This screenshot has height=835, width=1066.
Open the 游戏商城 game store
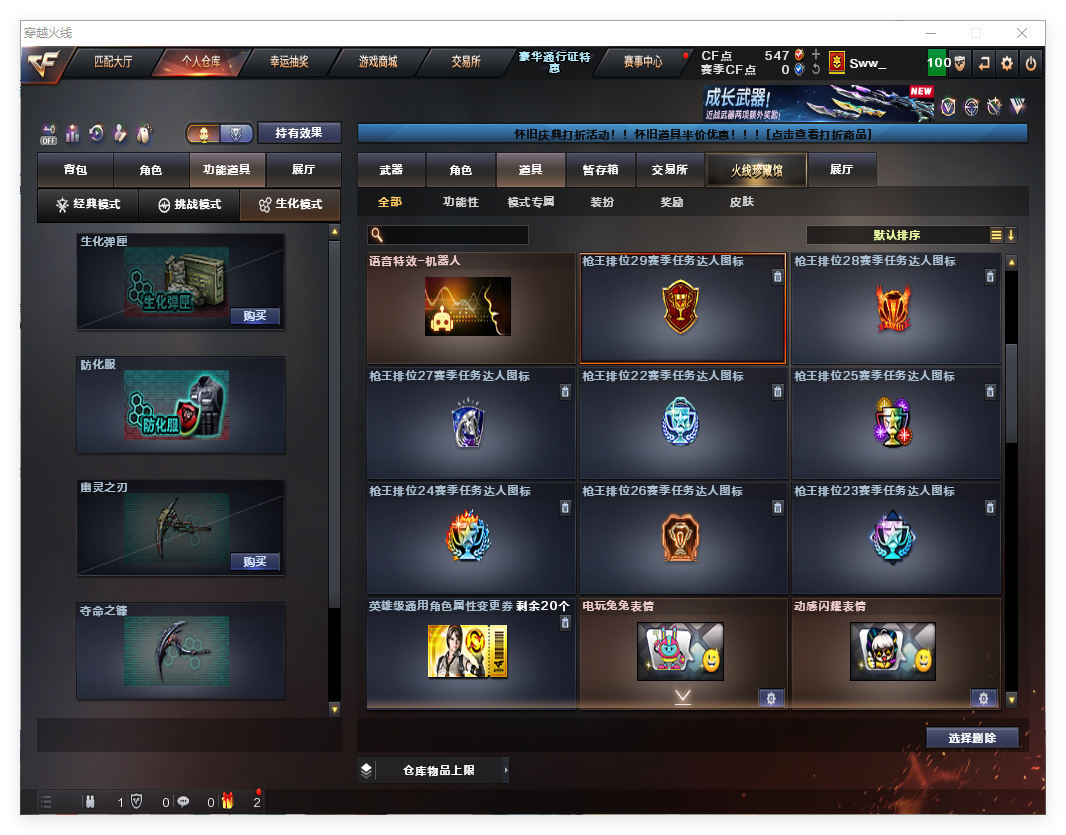tap(378, 62)
